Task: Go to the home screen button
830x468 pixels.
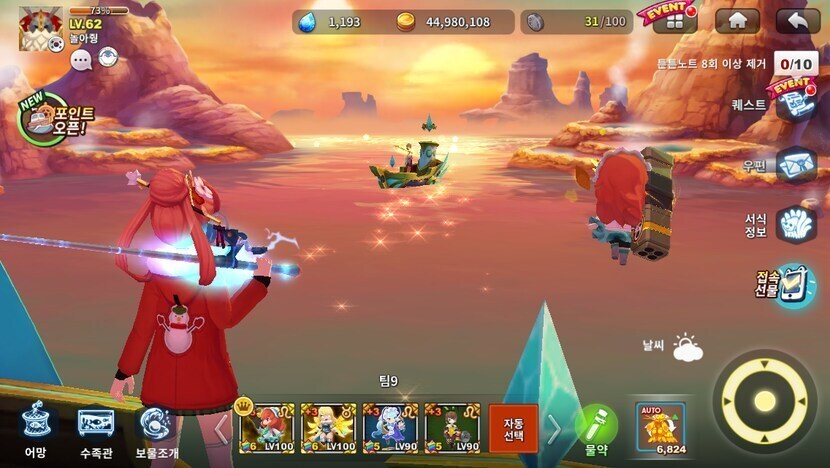Action: click(x=737, y=21)
